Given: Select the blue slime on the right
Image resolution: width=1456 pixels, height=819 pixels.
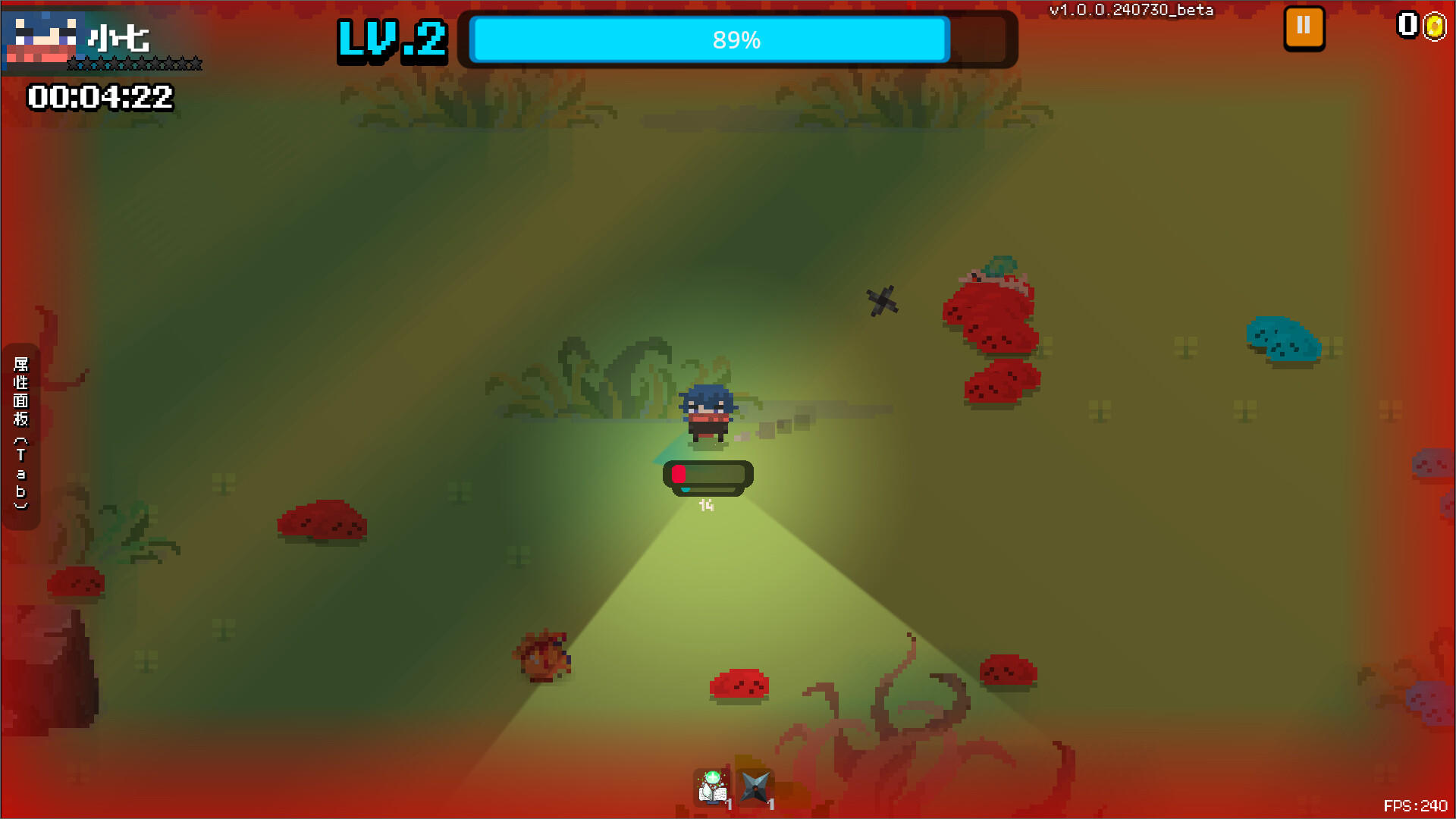Looking at the screenshot, I should pyautogui.click(x=1284, y=339).
